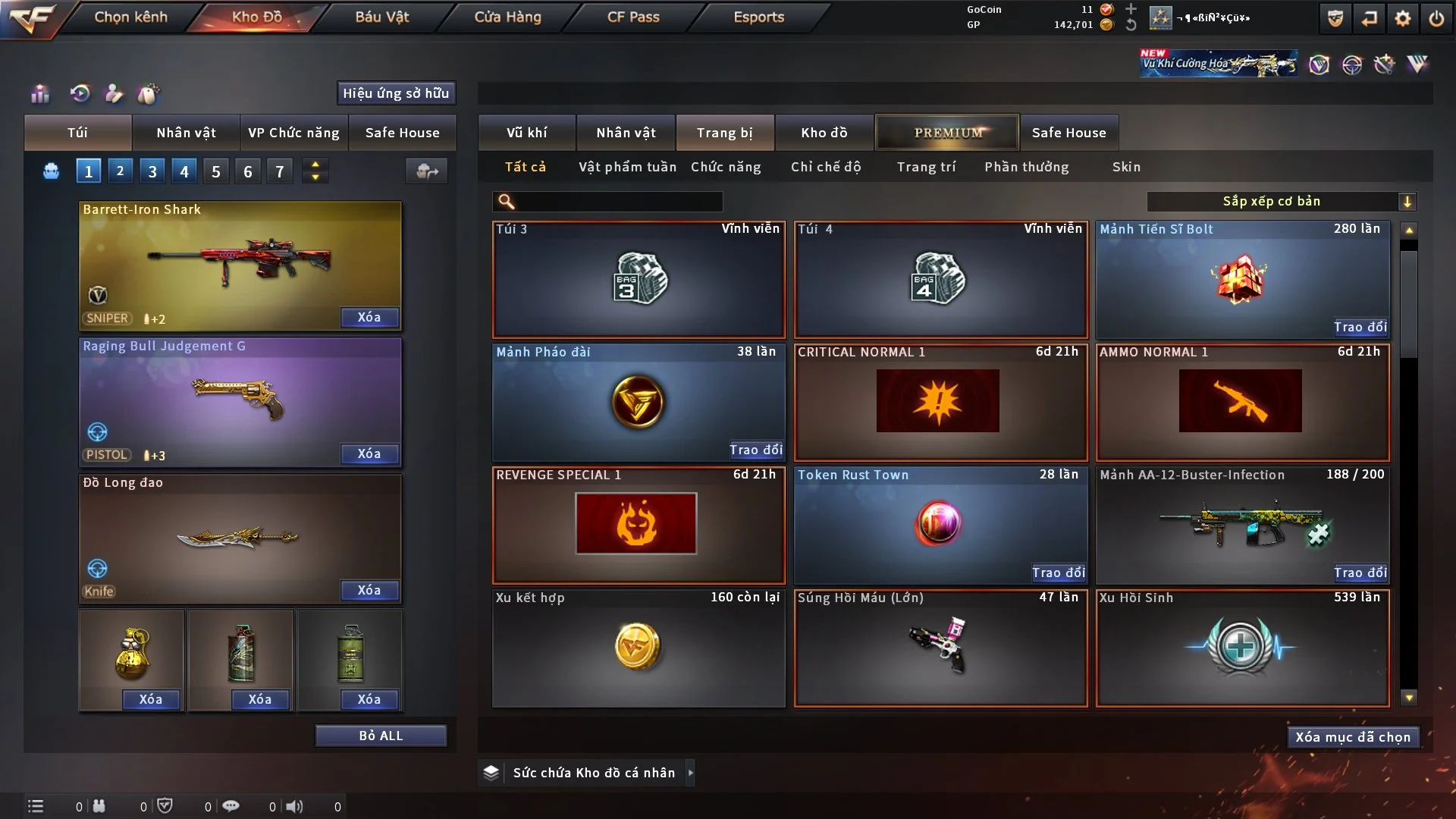
Task: Open the settings gear icon
Action: (x=1403, y=18)
